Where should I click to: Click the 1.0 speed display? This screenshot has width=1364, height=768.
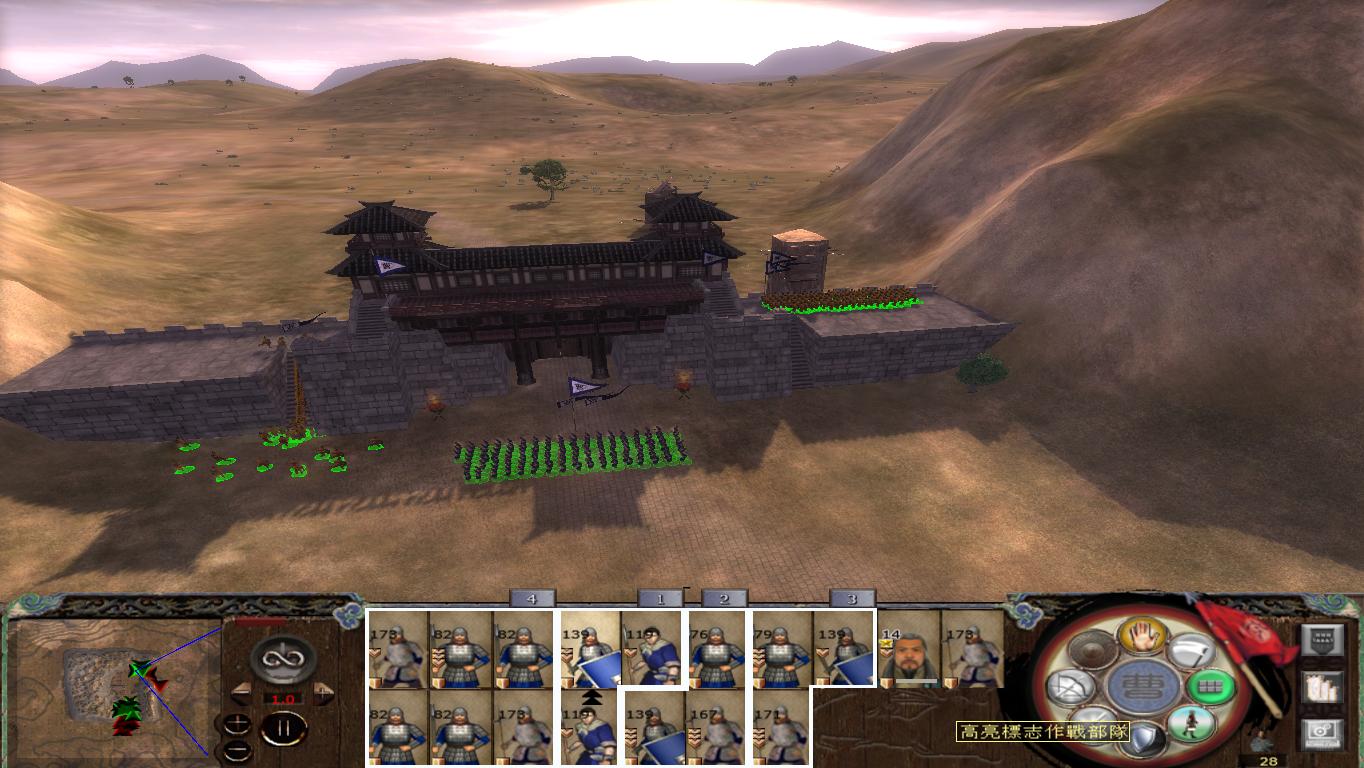(x=283, y=698)
